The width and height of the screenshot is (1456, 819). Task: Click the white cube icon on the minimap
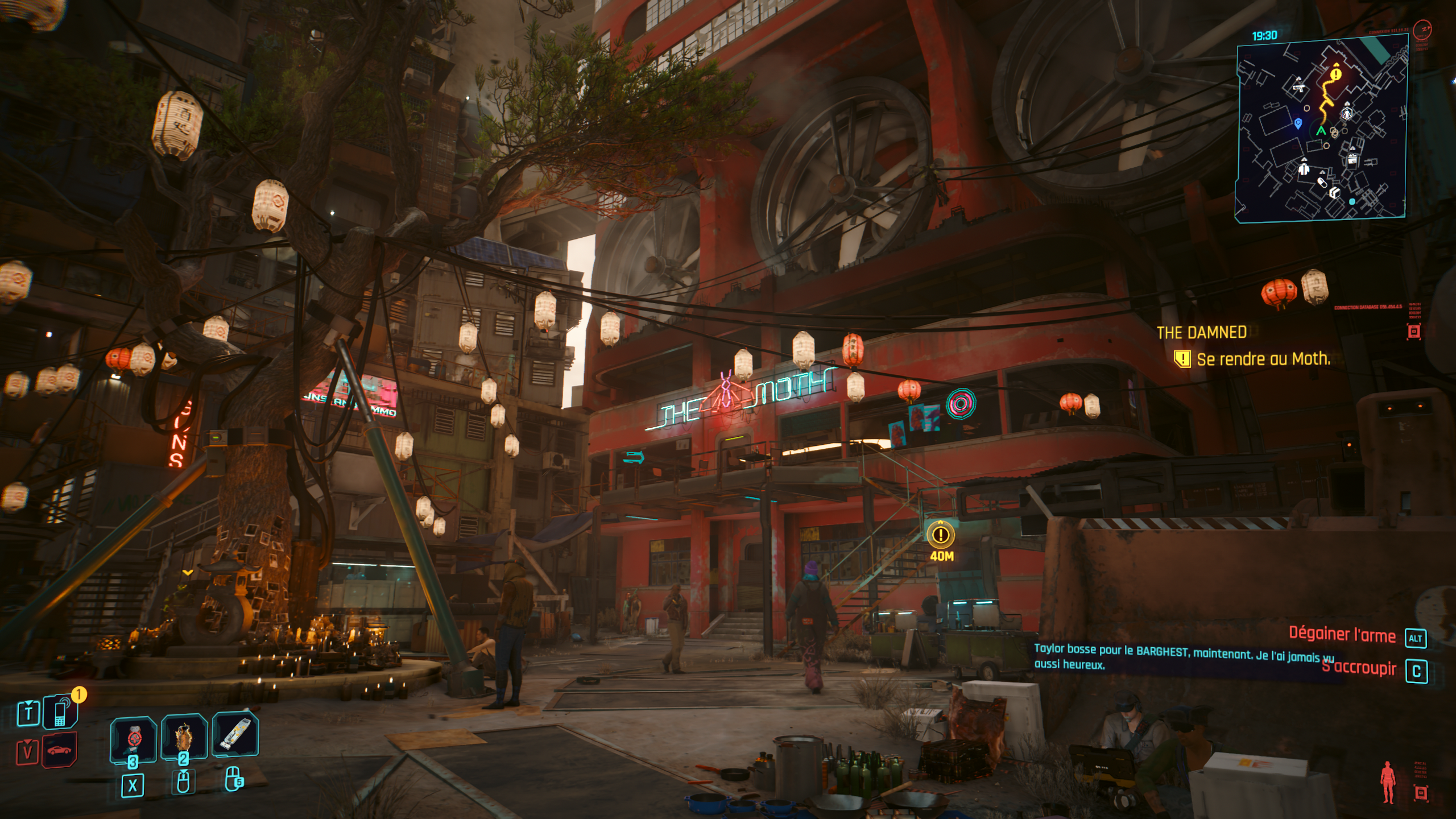[x=1334, y=193]
